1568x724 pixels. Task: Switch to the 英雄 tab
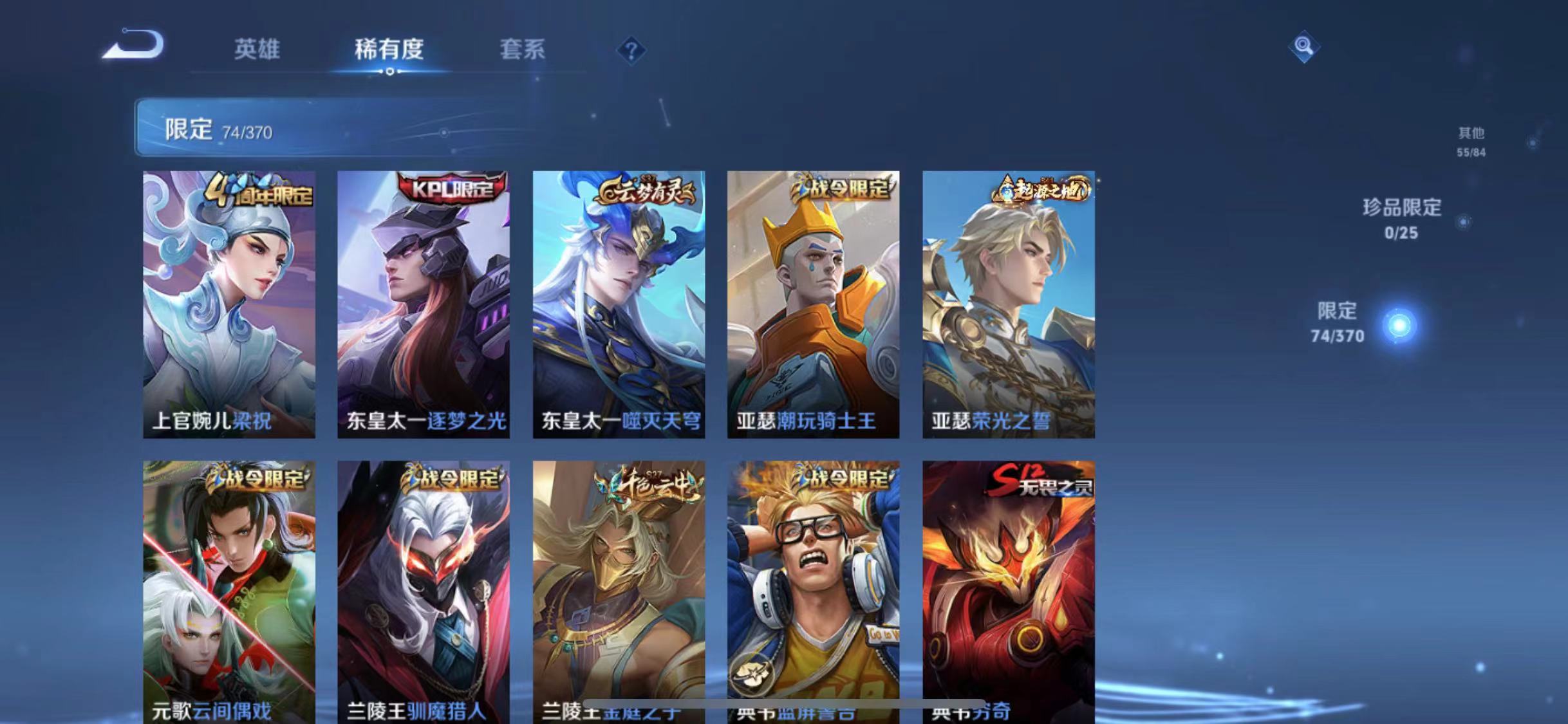click(x=257, y=50)
